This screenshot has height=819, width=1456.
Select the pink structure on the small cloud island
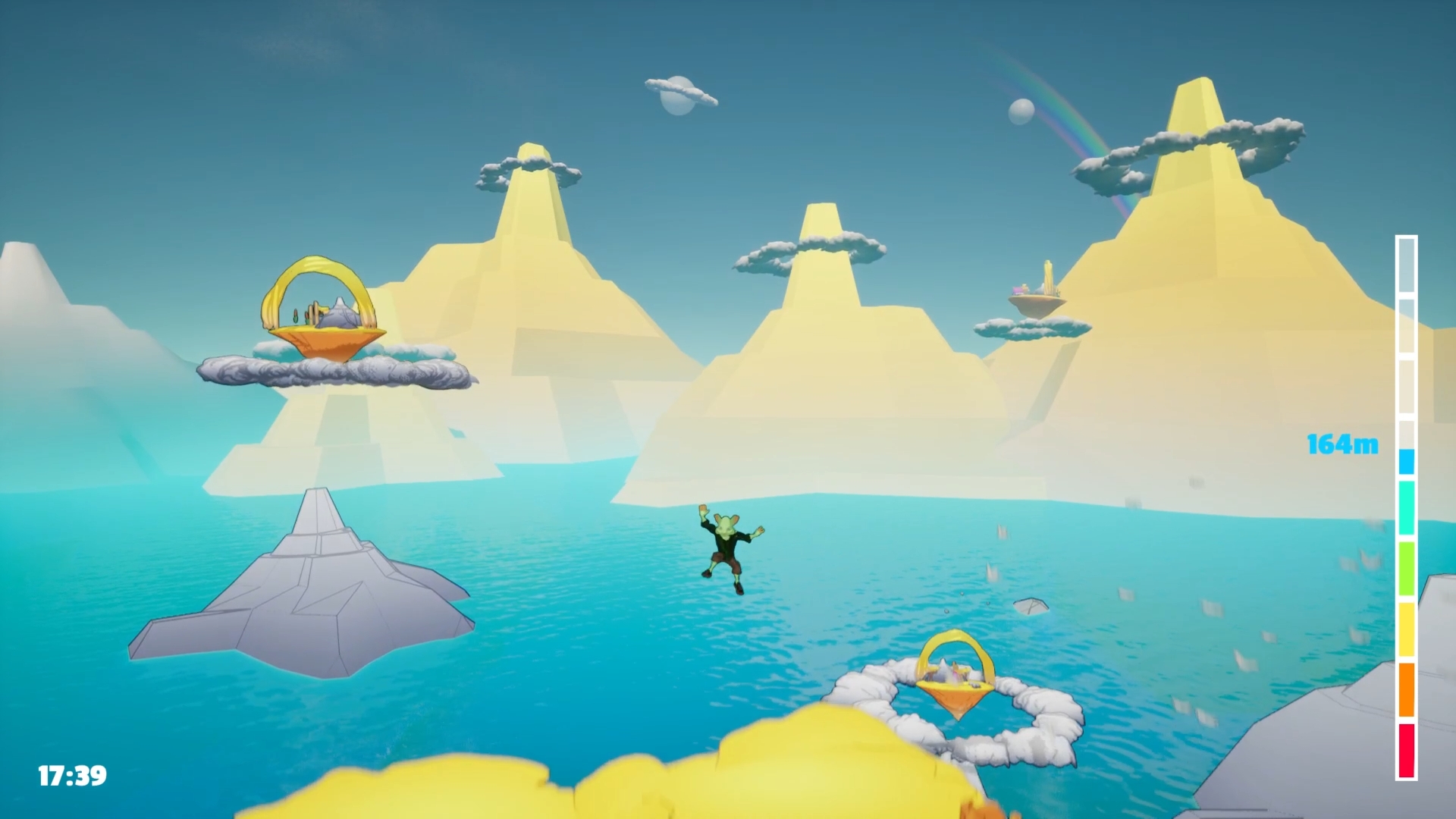coord(1017,290)
